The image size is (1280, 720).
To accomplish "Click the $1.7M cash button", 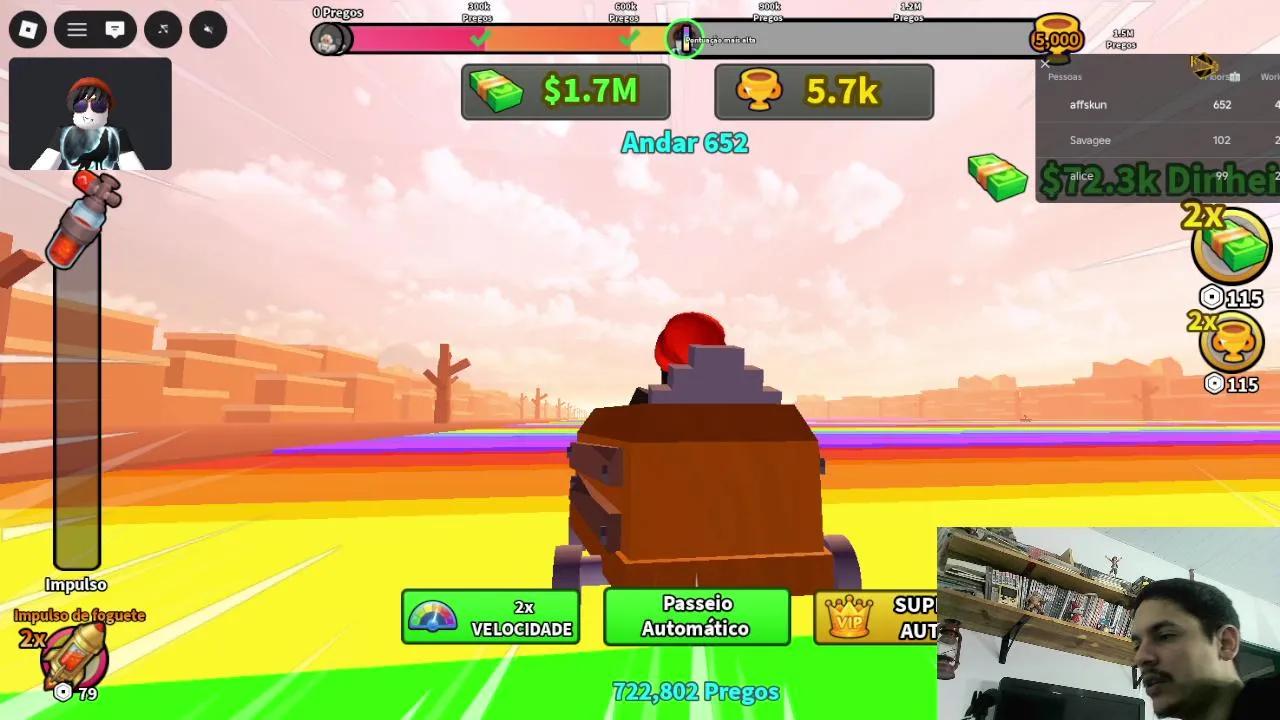I will point(565,91).
